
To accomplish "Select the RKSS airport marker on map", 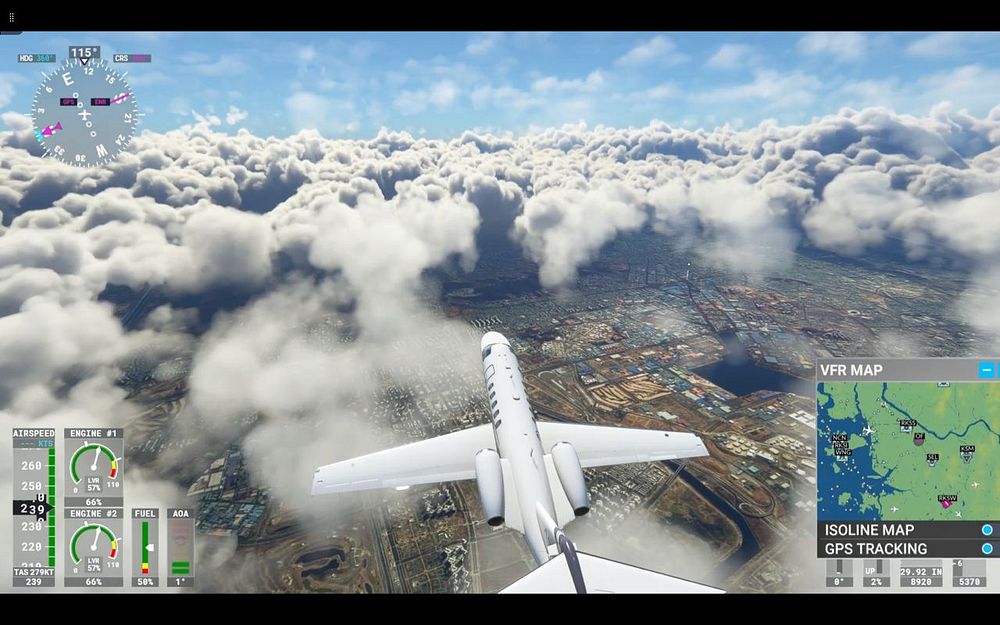I will (908, 425).
